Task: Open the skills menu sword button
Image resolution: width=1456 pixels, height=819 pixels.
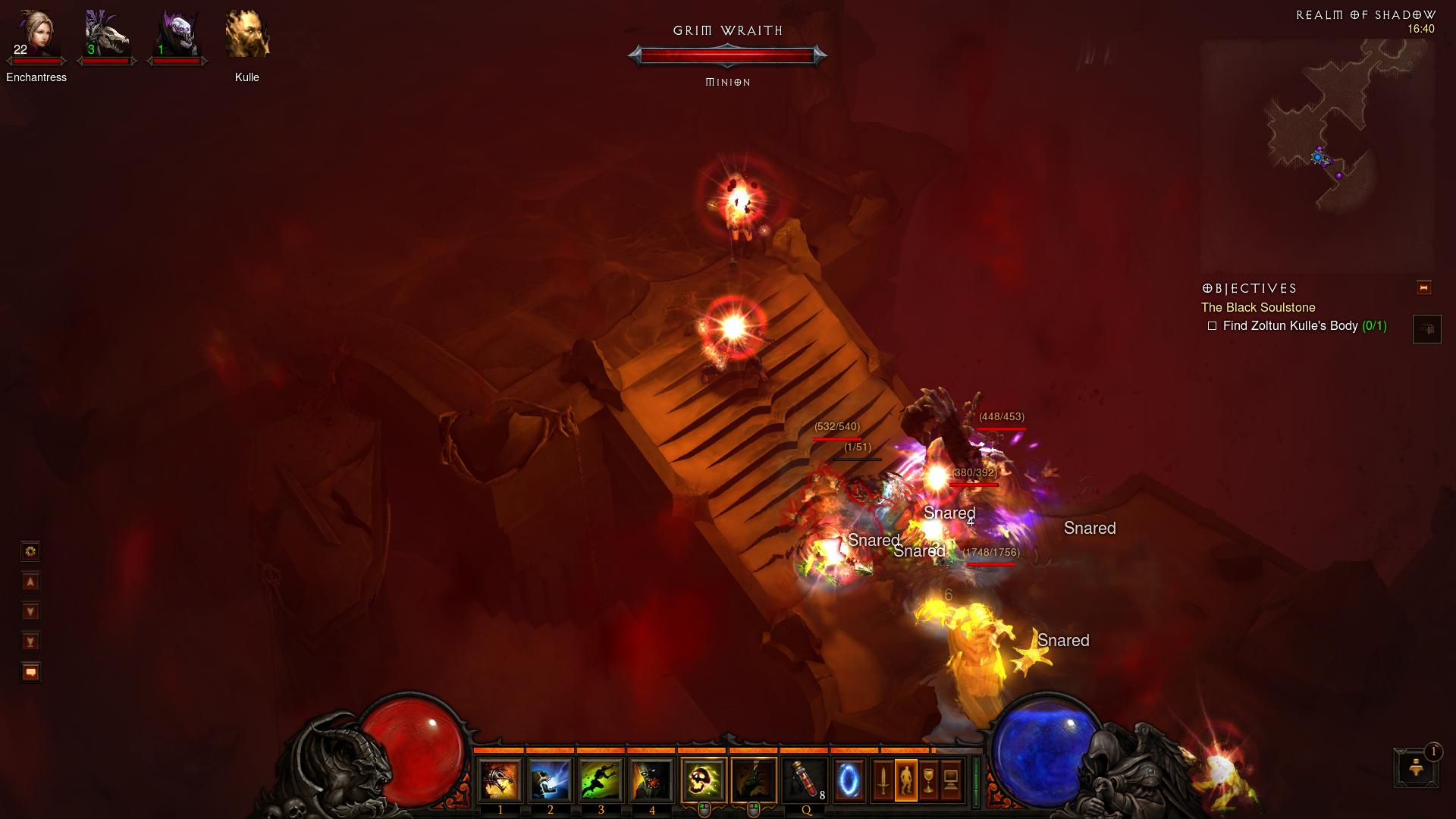Action: (x=883, y=780)
